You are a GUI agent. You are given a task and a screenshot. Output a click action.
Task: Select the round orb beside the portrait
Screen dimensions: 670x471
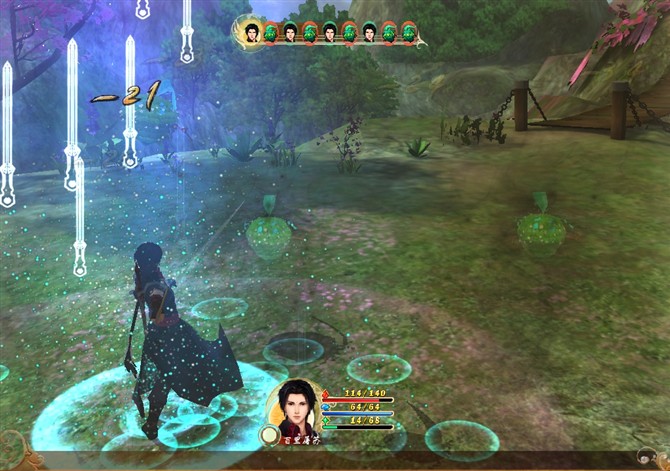point(269,435)
